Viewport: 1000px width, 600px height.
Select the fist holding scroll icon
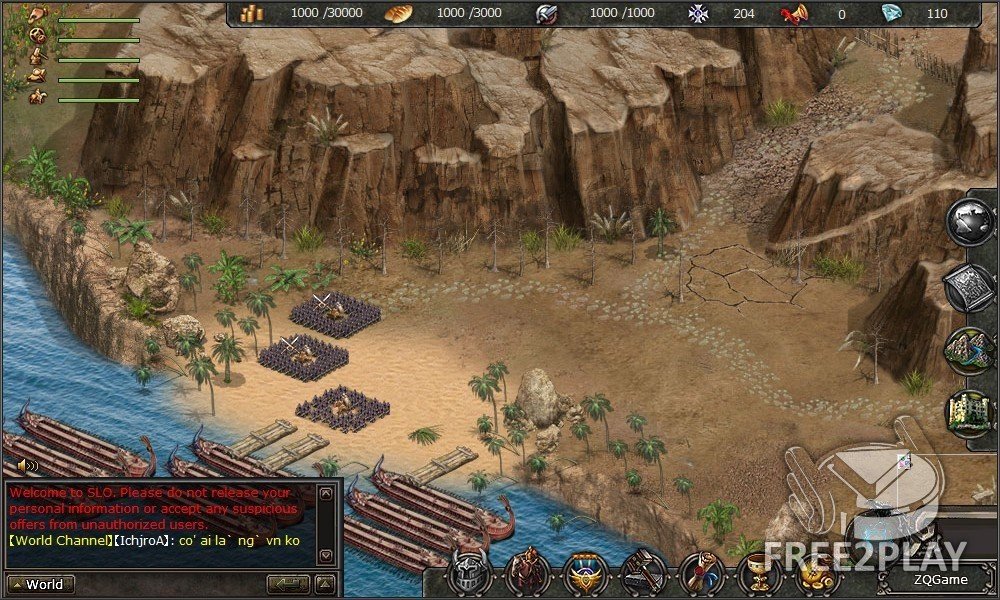point(701,574)
